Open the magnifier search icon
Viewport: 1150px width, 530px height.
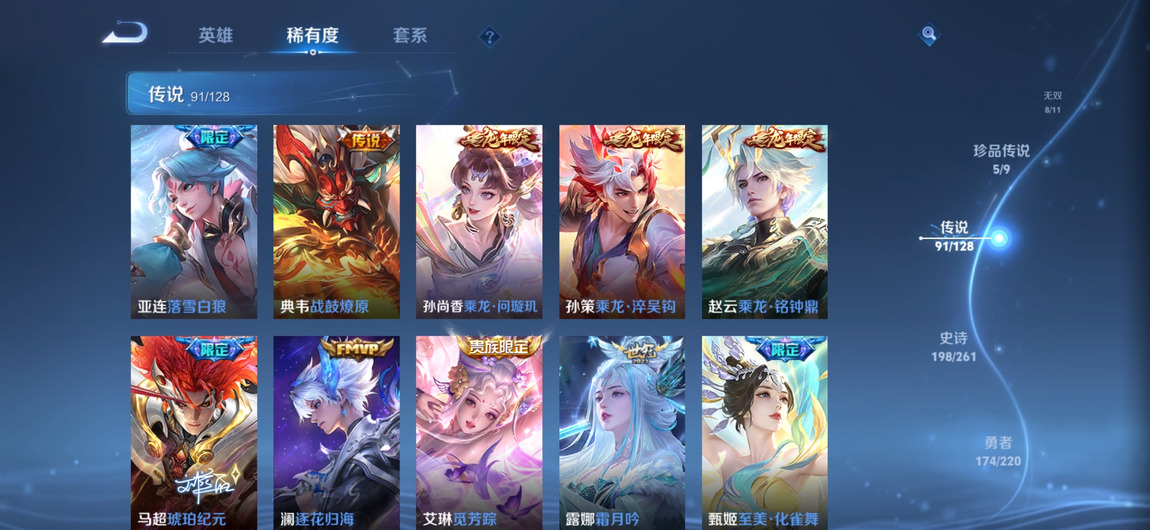coord(929,35)
